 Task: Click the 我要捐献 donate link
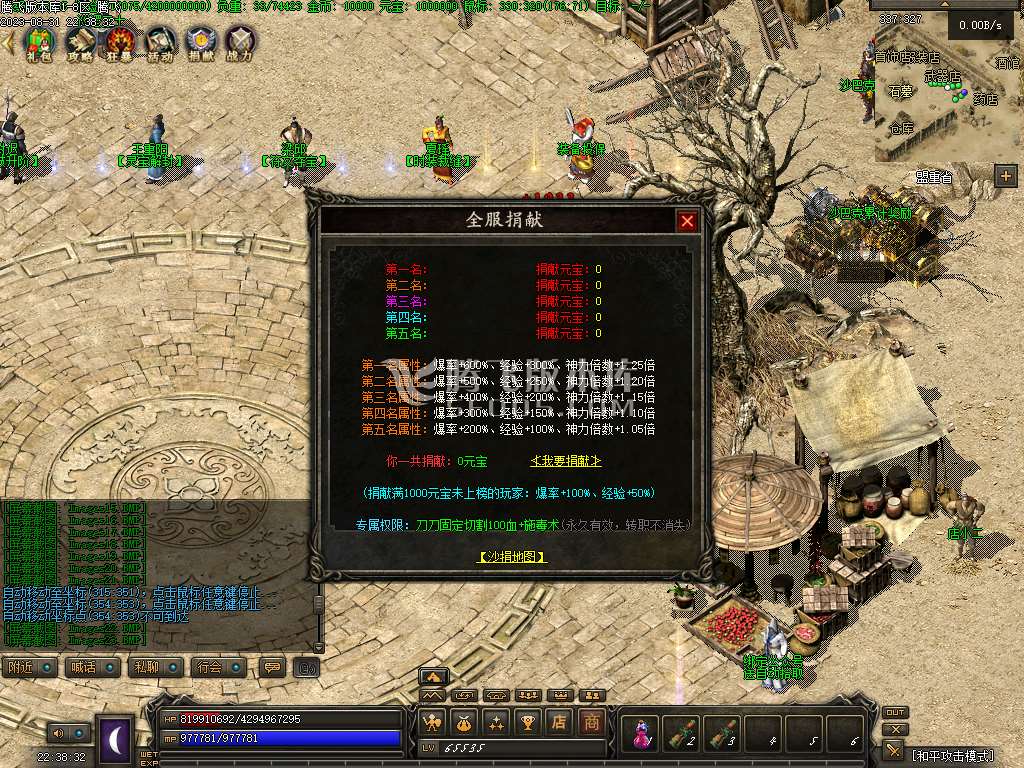tap(565, 461)
